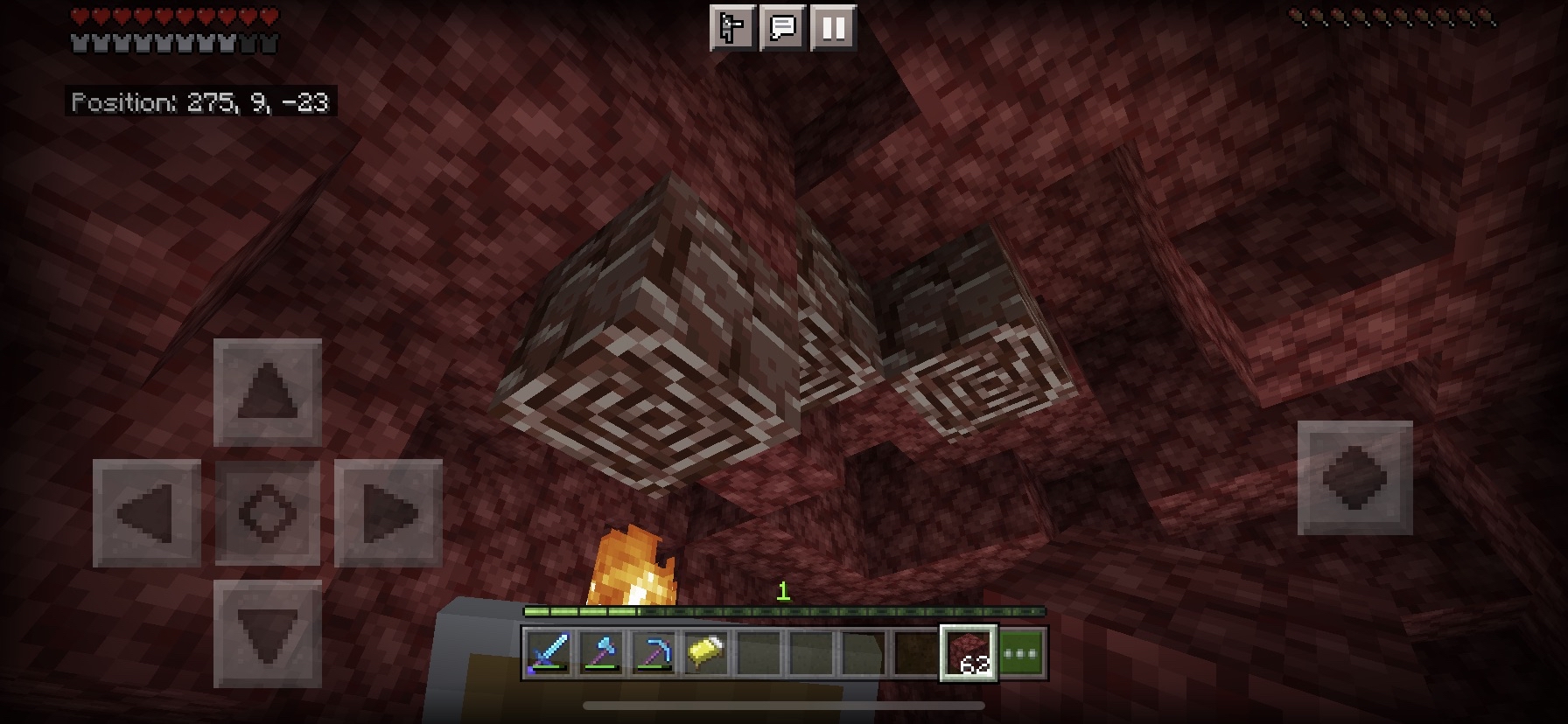Tap the jump button
This screenshot has height=724, width=1568.
coord(1354,477)
